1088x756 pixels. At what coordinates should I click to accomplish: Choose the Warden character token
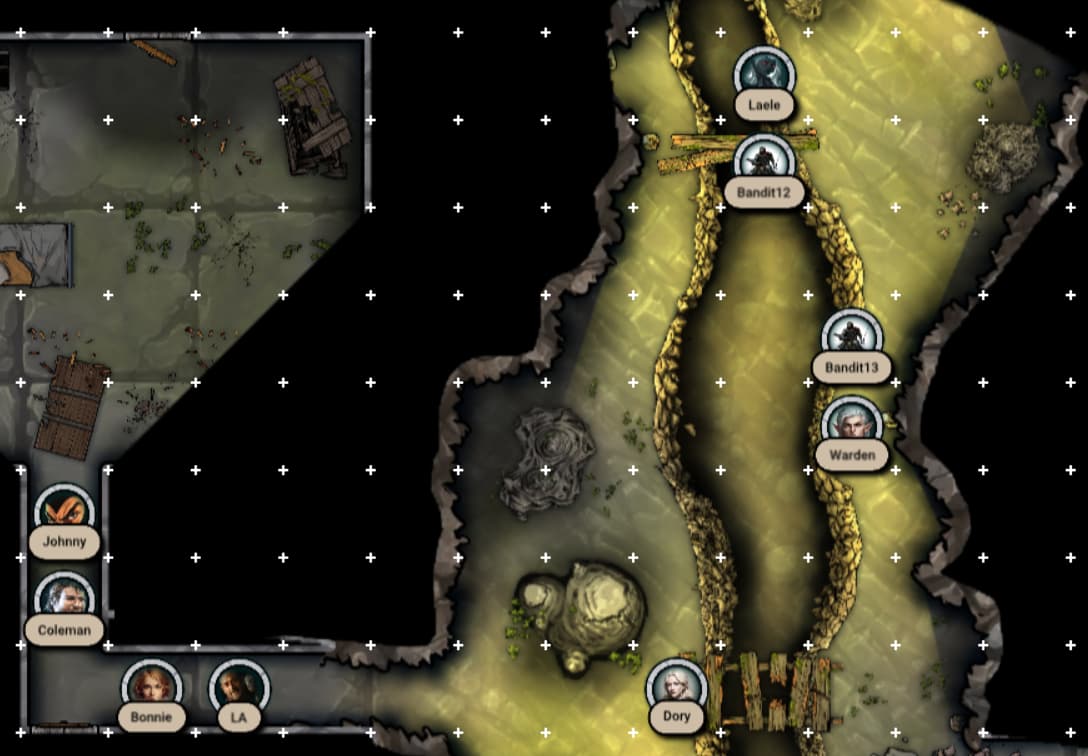click(851, 426)
